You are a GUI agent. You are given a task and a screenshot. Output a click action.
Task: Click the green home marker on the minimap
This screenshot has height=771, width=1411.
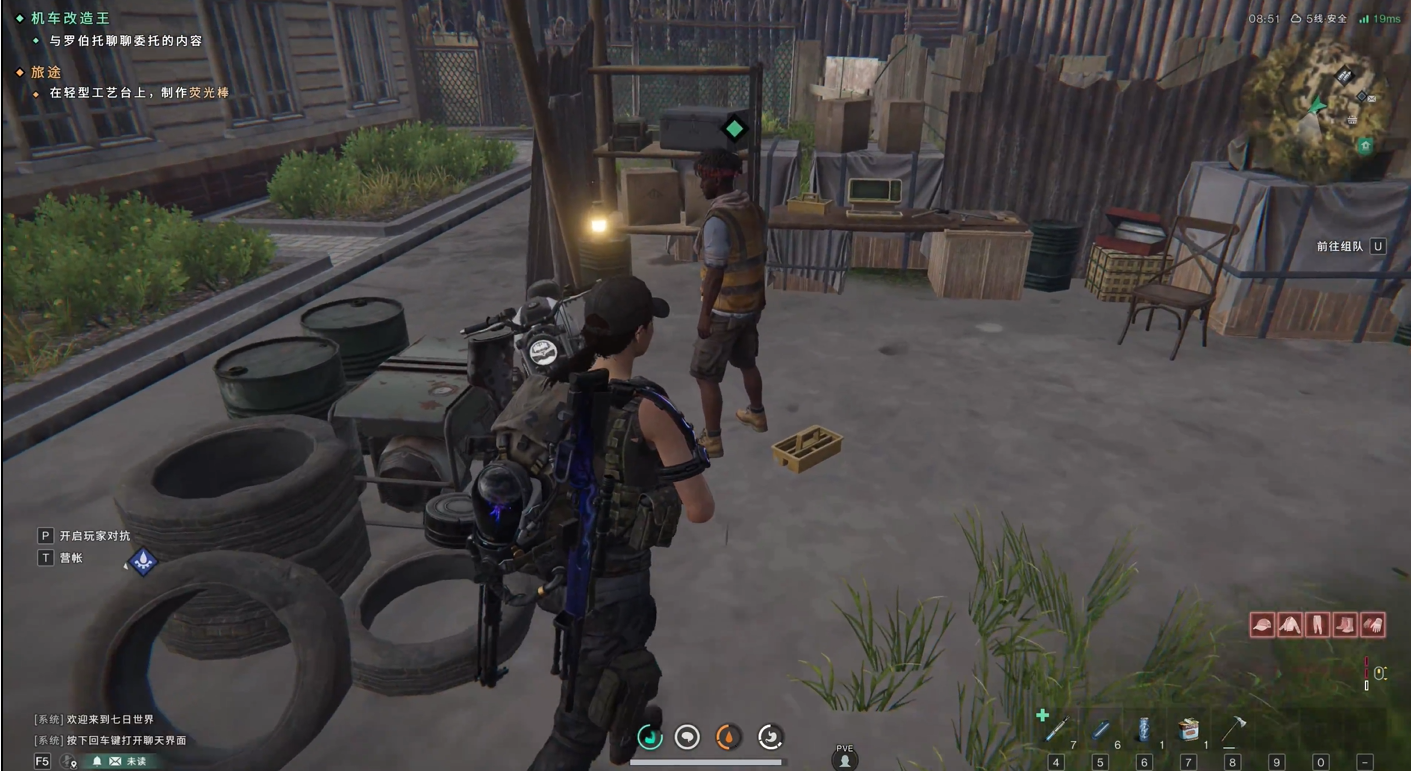[1365, 146]
